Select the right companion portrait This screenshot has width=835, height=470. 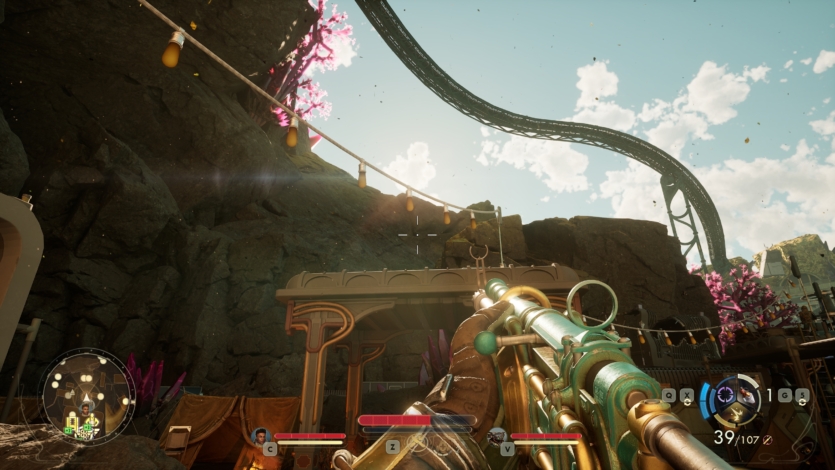coord(497,435)
